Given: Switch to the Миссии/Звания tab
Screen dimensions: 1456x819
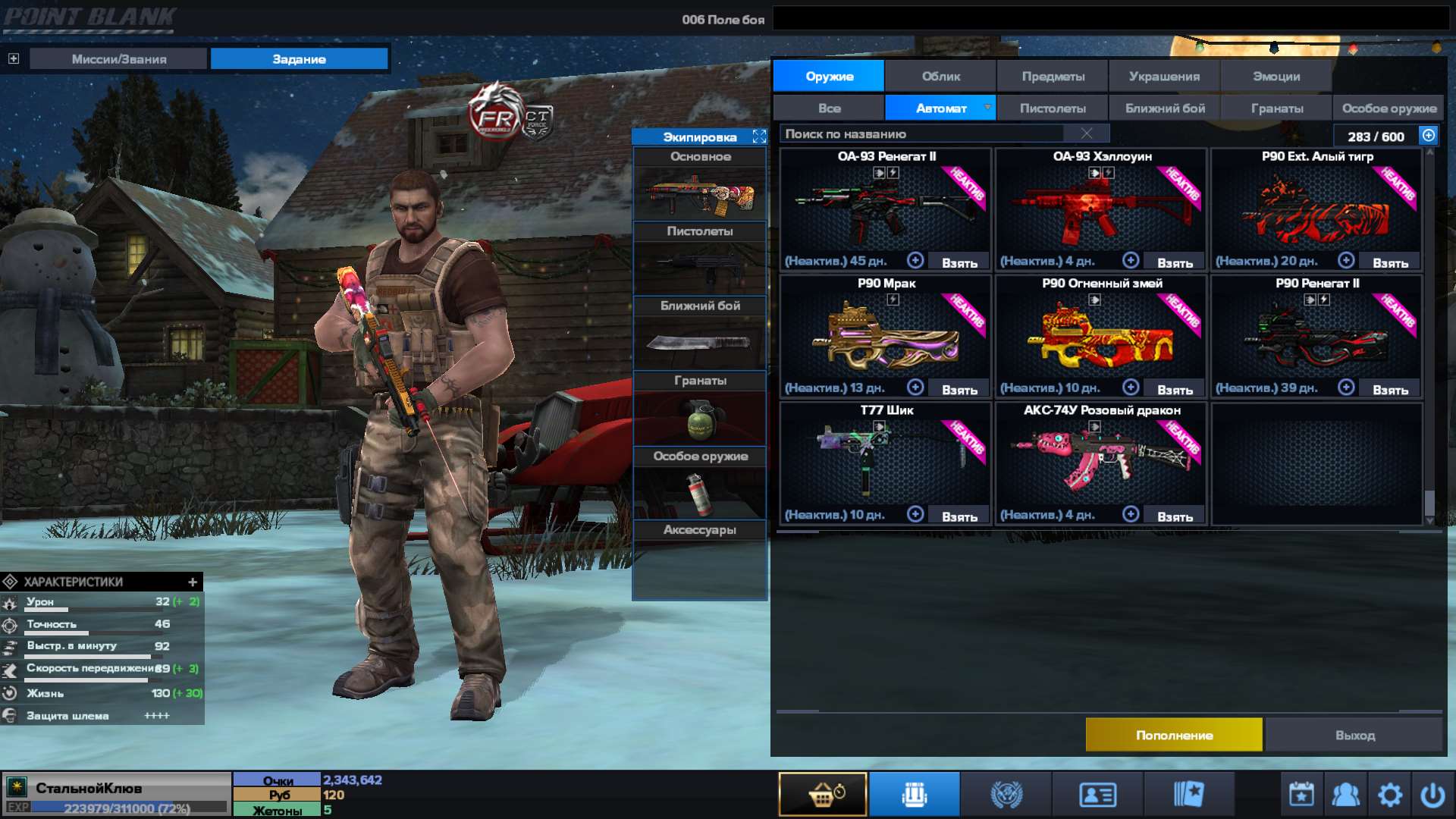Looking at the screenshot, I should pos(118,58).
